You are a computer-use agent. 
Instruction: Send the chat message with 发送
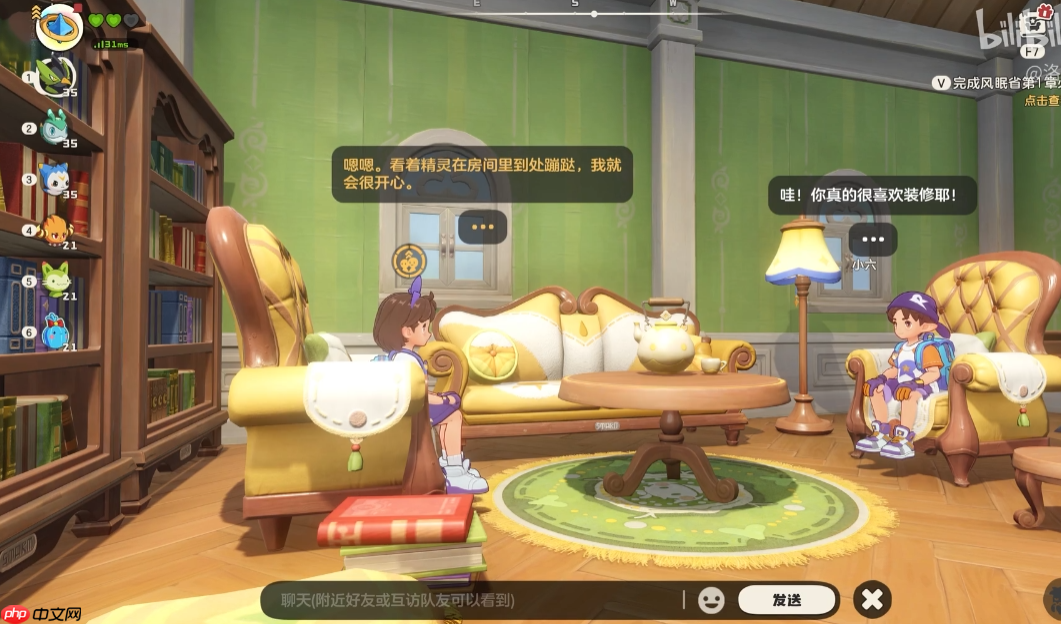[x=787, y=600]
